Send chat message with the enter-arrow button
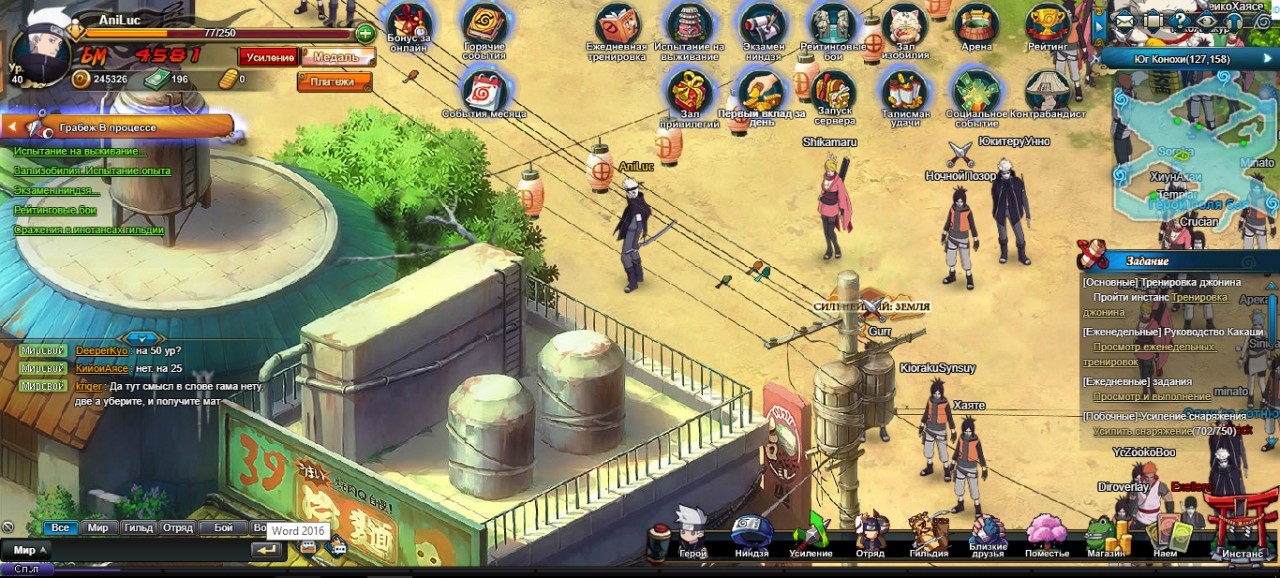Image resolution: width=1280 pixels, height=578 pixels. pyautogui.click(x=266, y=550)
